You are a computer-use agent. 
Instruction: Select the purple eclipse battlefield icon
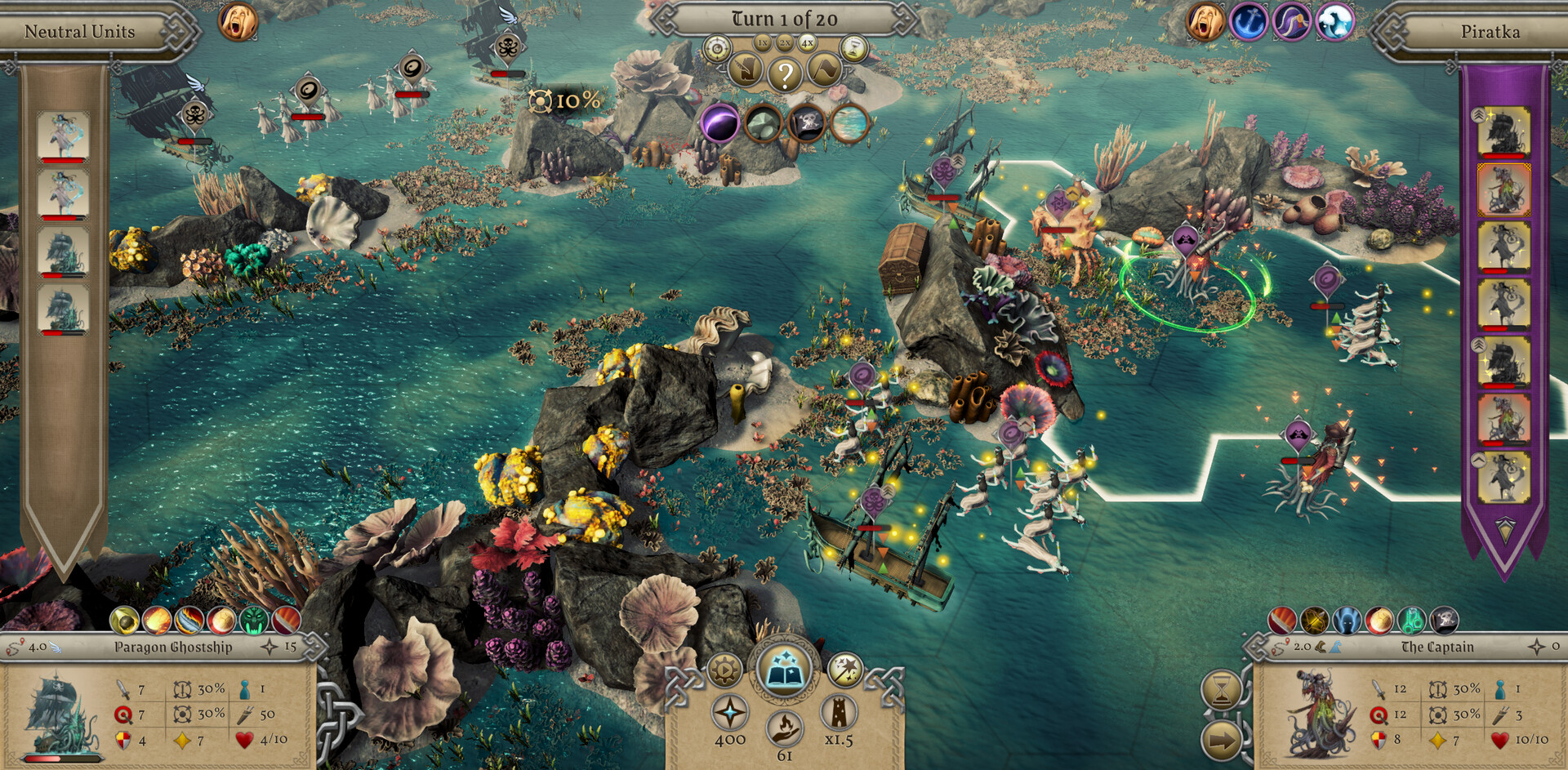[x=719, y=124]
